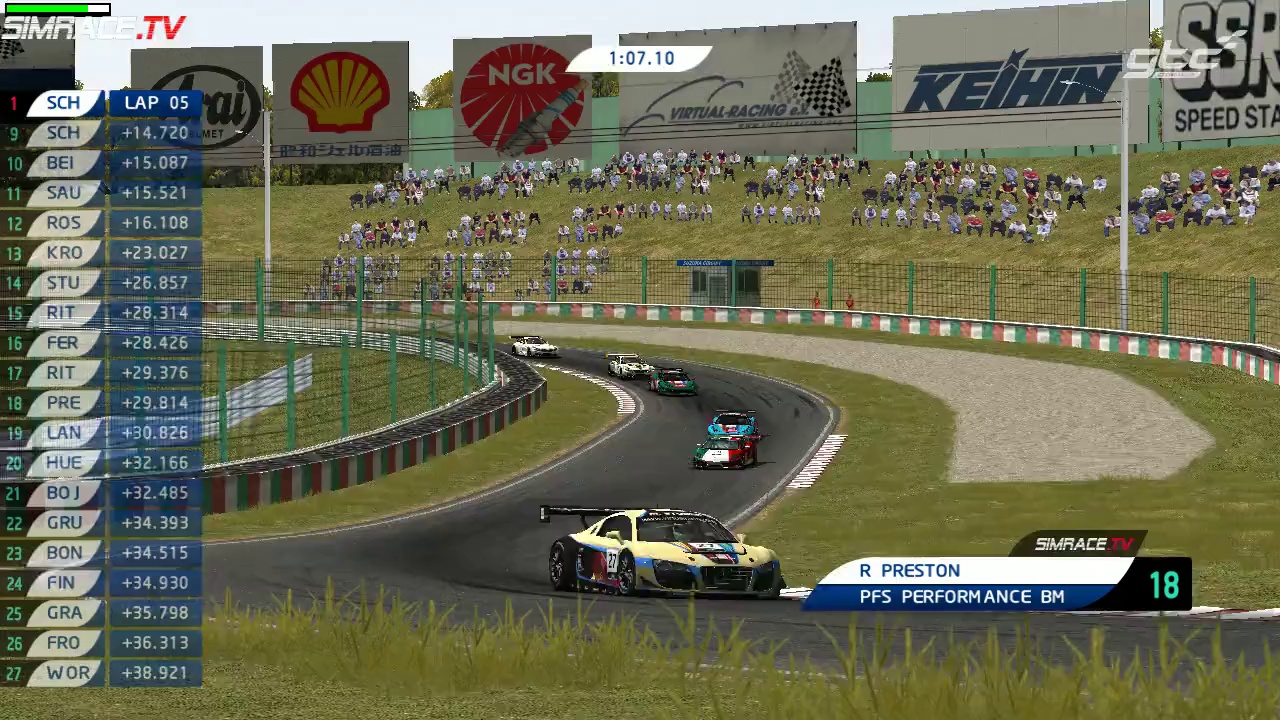
Task: Select driver BOJ in position 21
Action: (64, 493)
